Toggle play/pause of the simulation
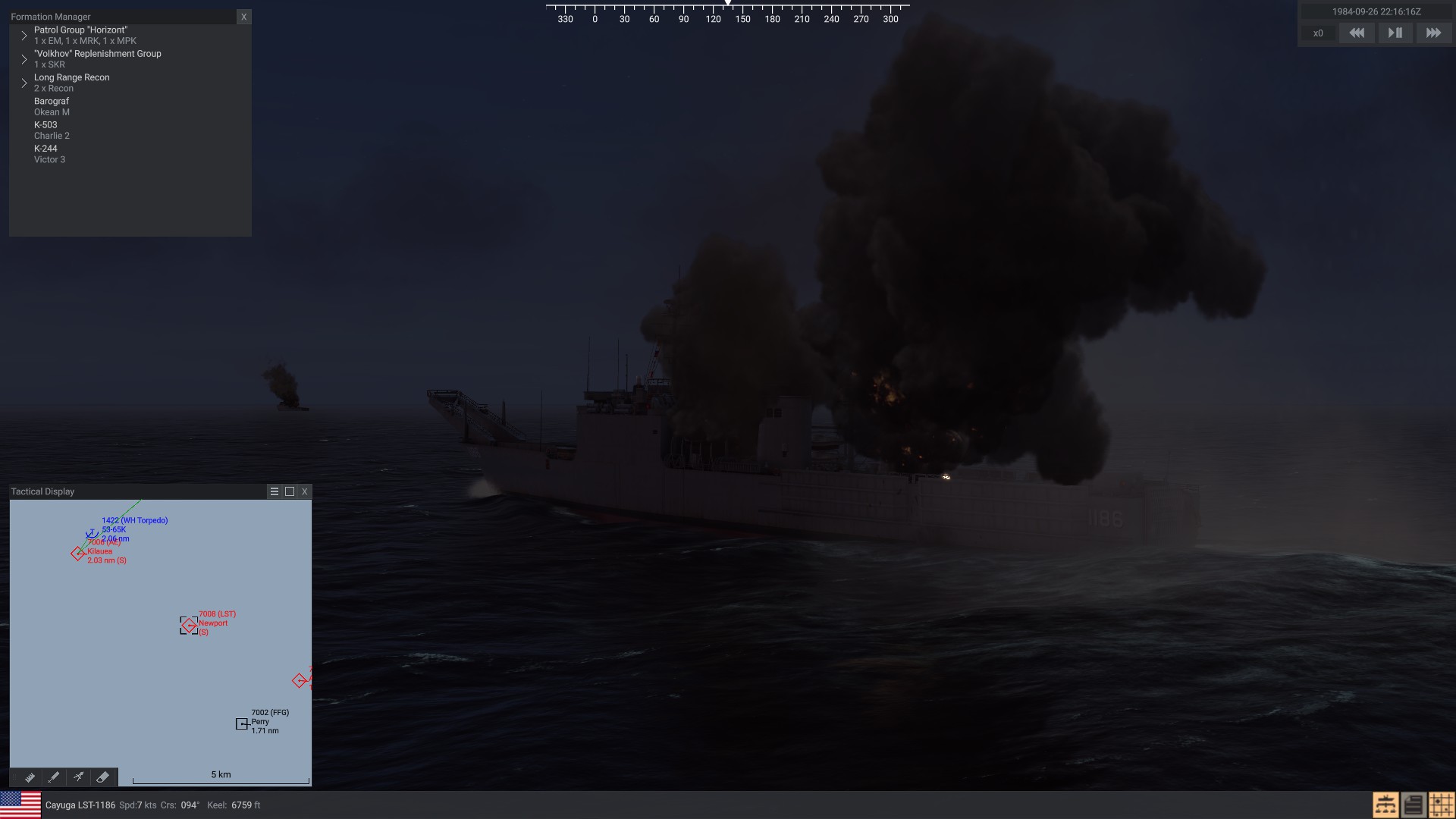The height and width of the screenshot is (819, 1456). (1395, 33)
